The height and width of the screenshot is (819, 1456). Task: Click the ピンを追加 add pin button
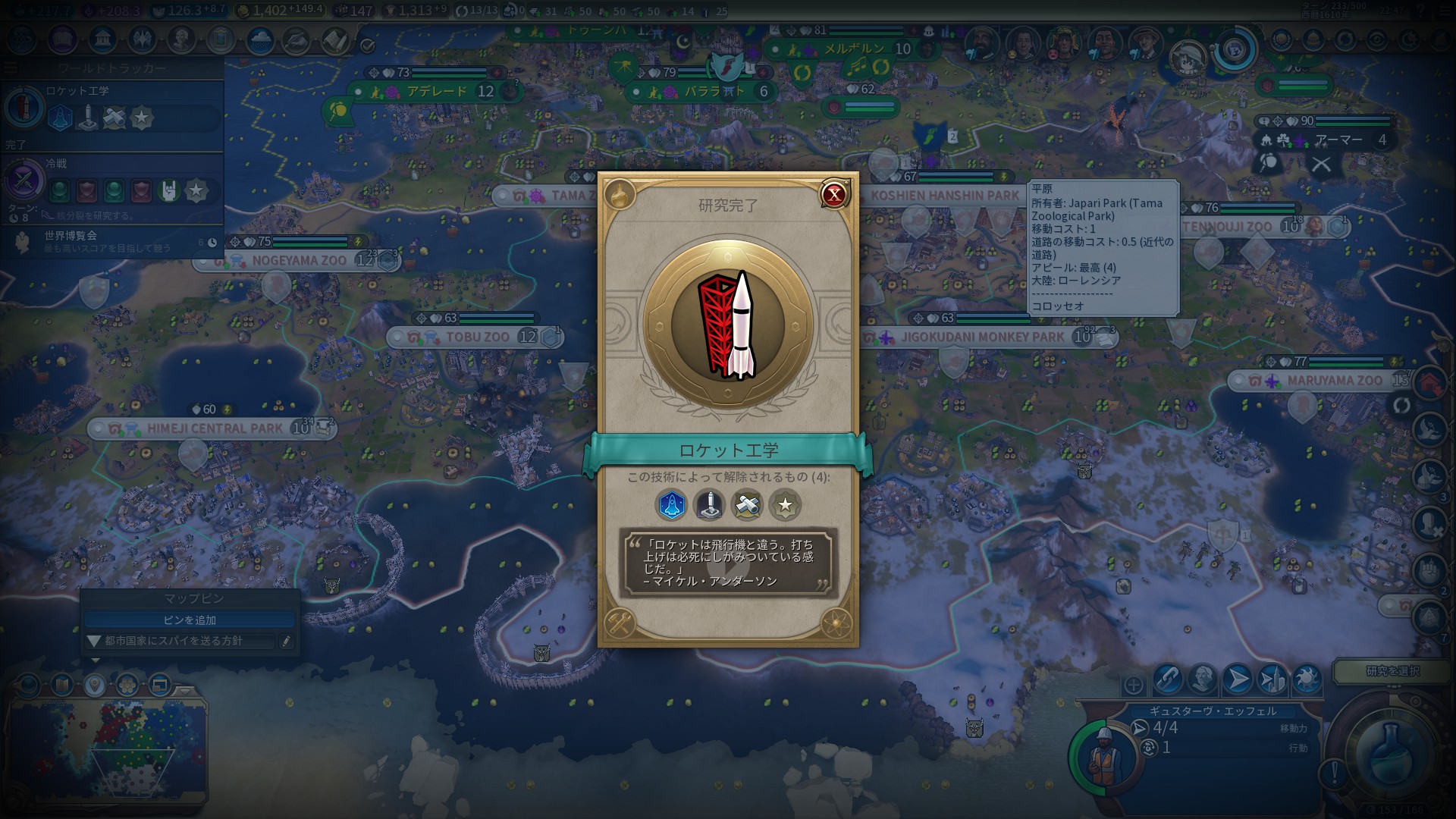tap(190, 620)
